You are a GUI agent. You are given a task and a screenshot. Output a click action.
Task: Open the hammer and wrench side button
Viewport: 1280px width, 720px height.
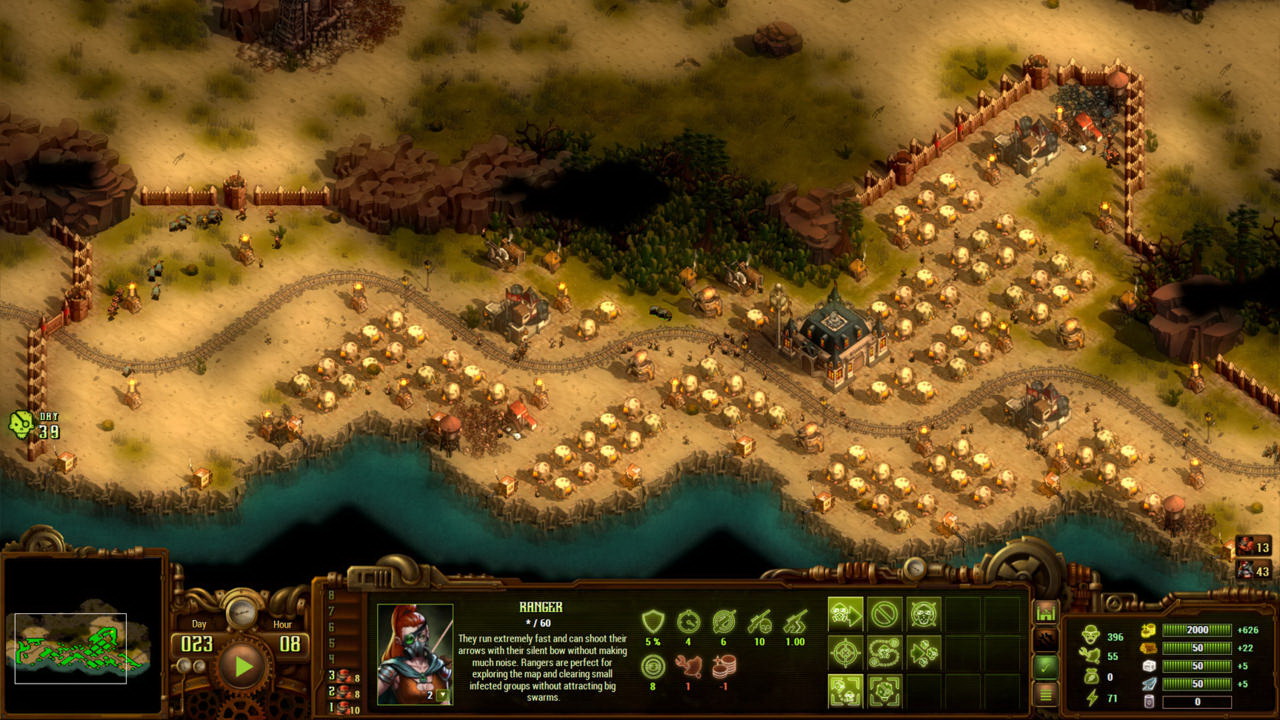tap(1046, 639)
